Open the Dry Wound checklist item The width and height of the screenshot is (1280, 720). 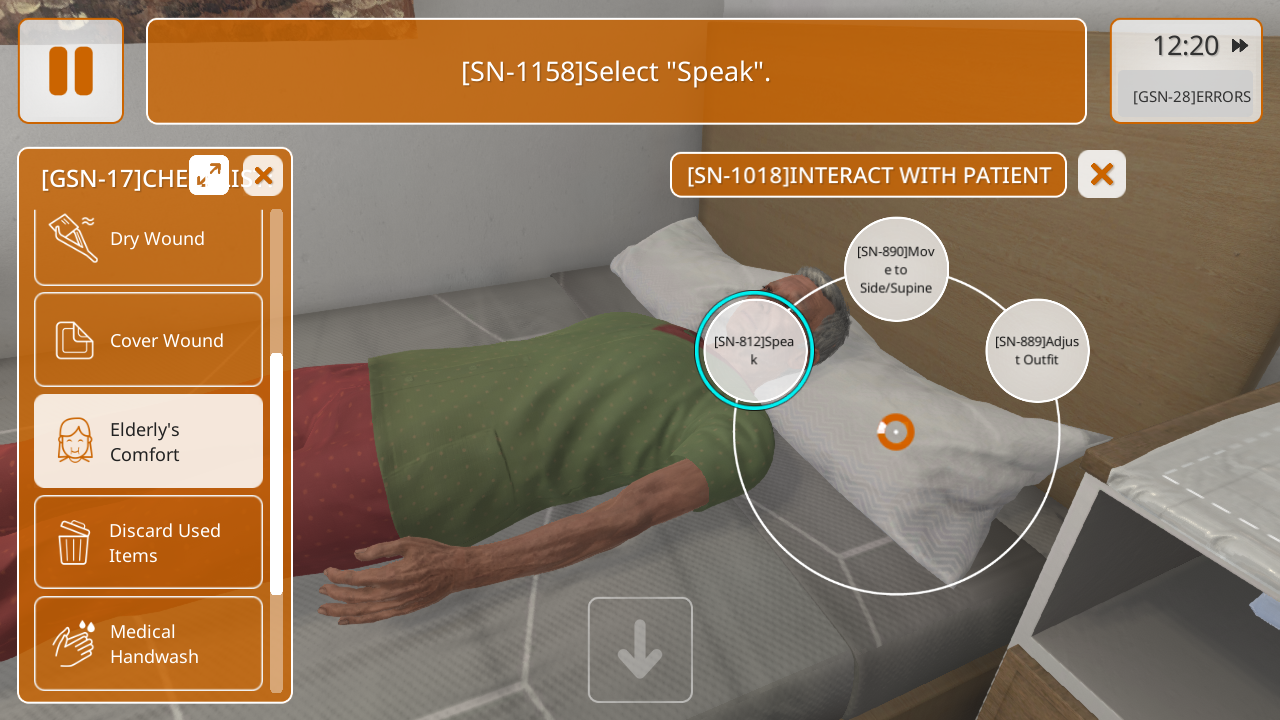tap(148, 239)
